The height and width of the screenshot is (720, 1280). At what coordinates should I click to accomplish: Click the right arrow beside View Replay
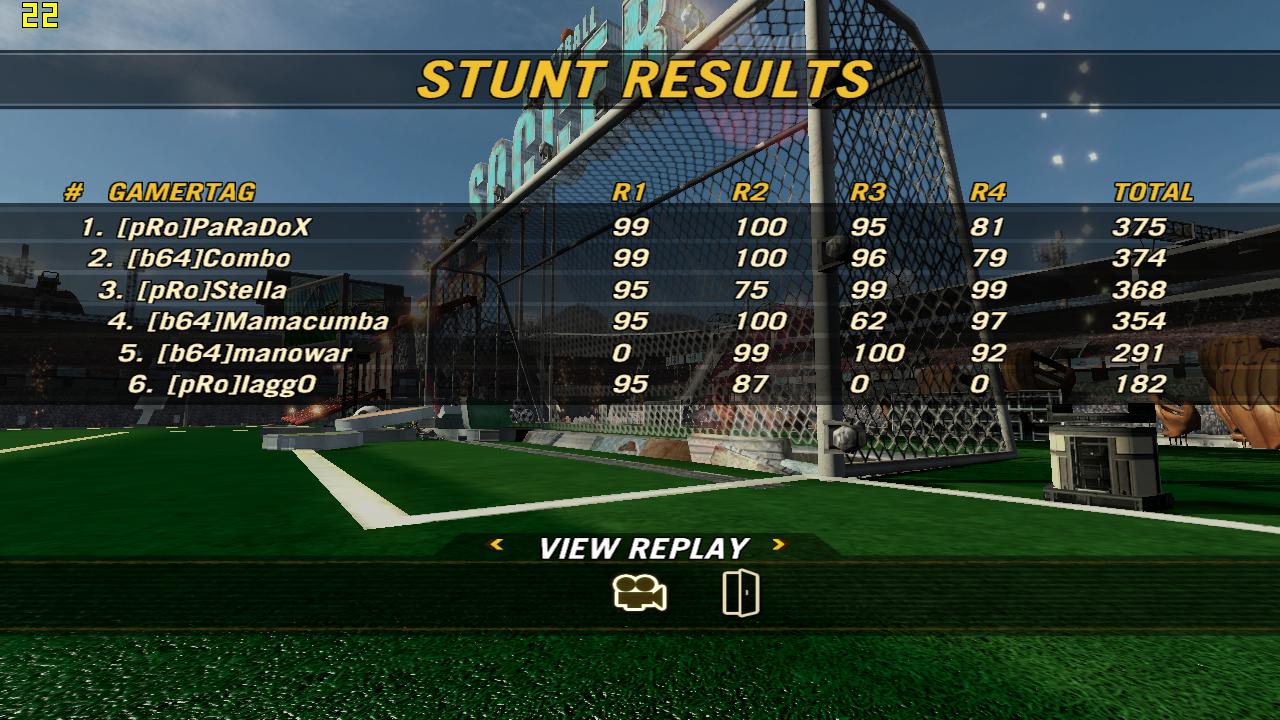click(778, 545)
